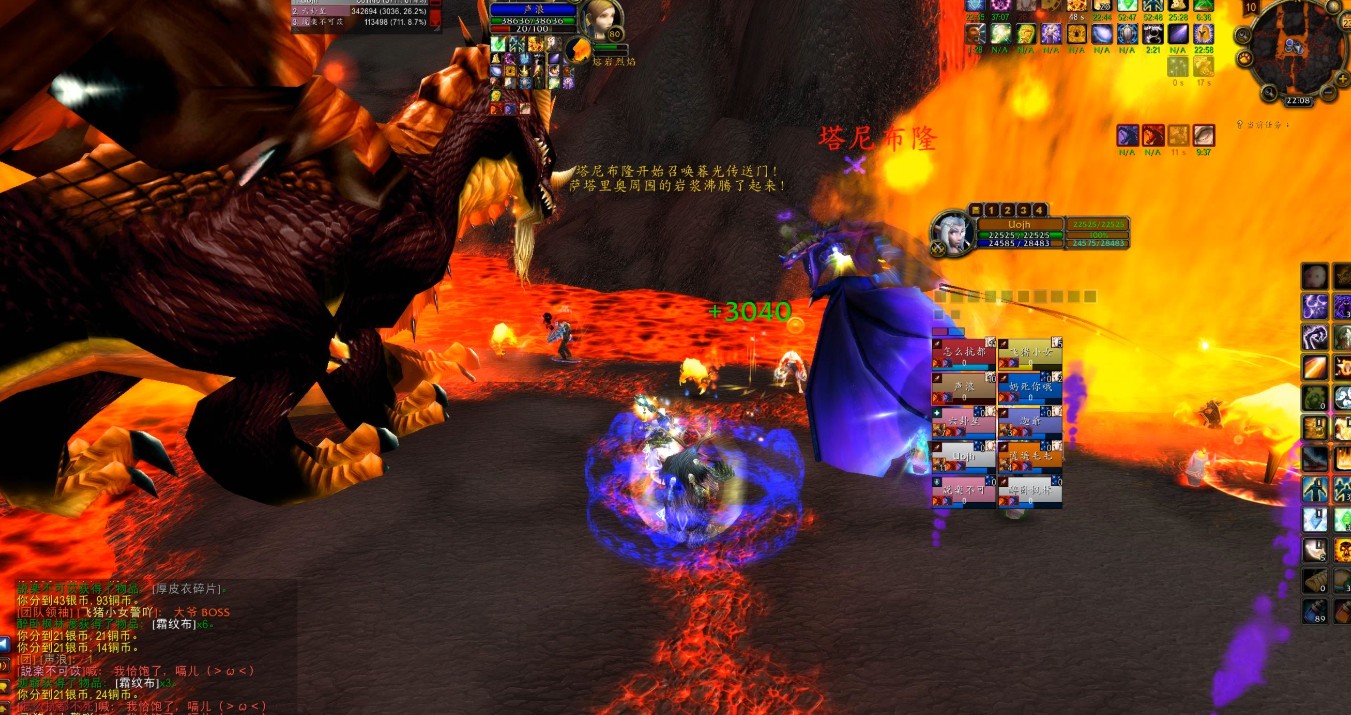Click the [霸纹布] x6 item link in chat
Screen dimensions: 1351x715
coord(175,623)
